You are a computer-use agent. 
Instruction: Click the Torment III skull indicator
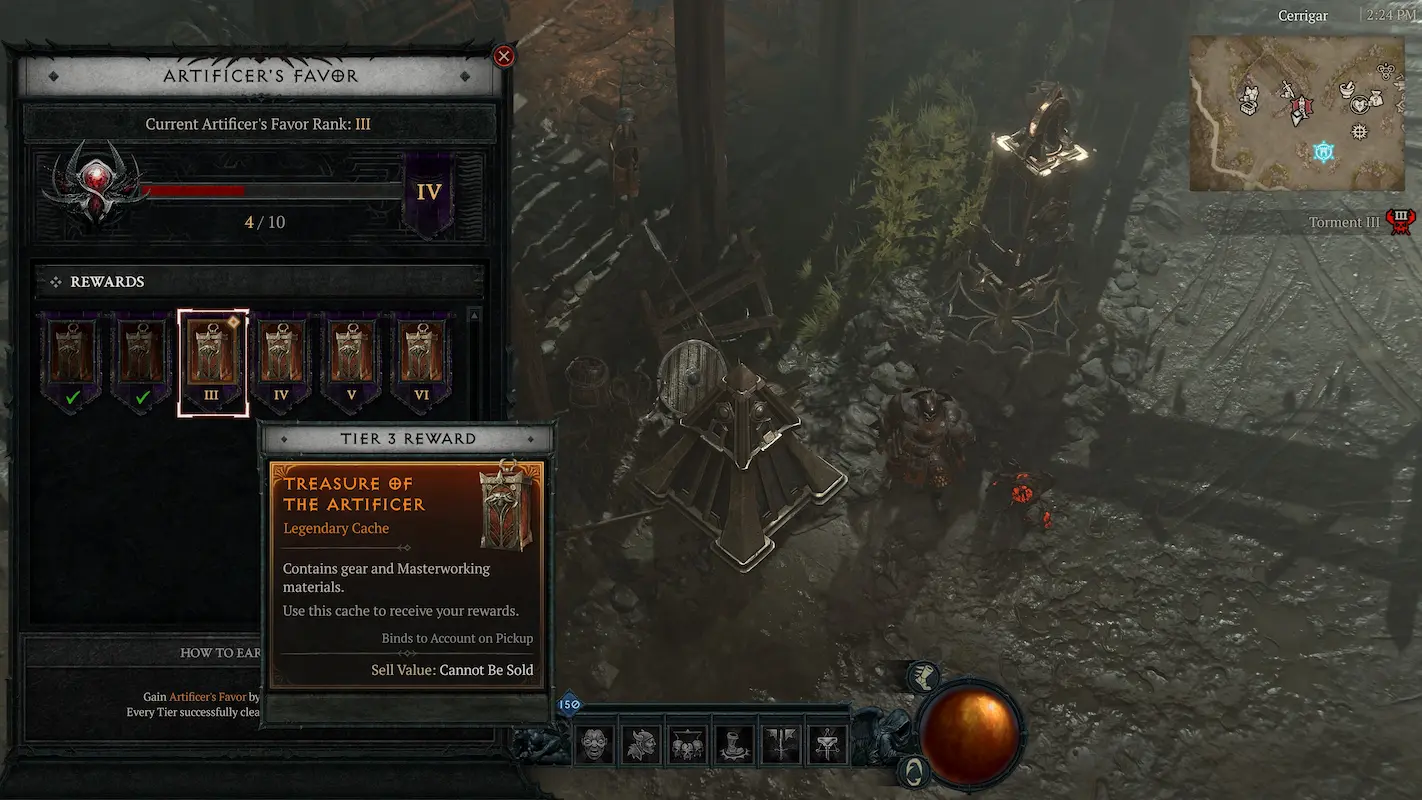(x=1401, y=219)
